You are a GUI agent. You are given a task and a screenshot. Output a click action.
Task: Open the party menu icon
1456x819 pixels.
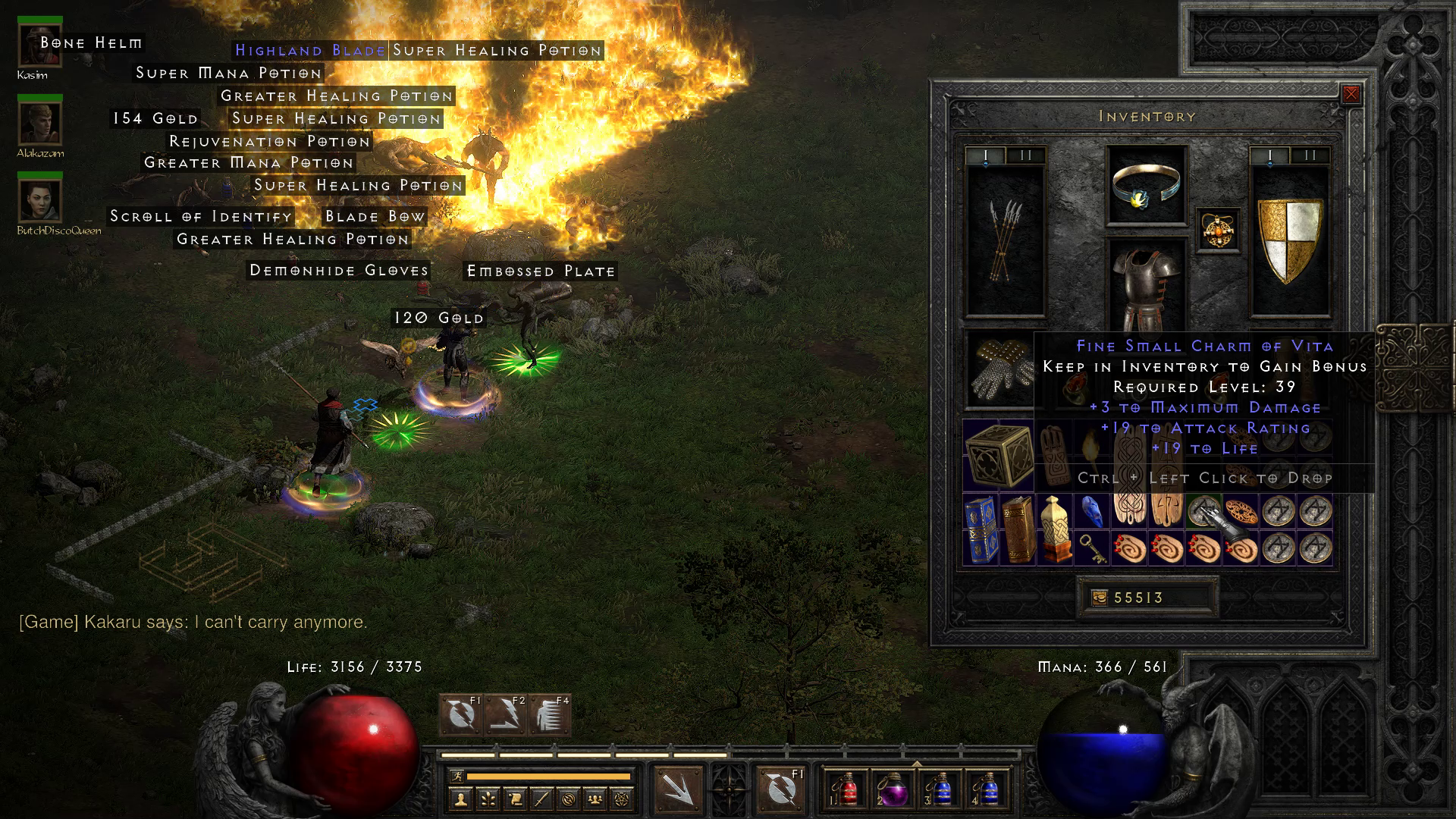pyautogui.click(x=596, y=799)
